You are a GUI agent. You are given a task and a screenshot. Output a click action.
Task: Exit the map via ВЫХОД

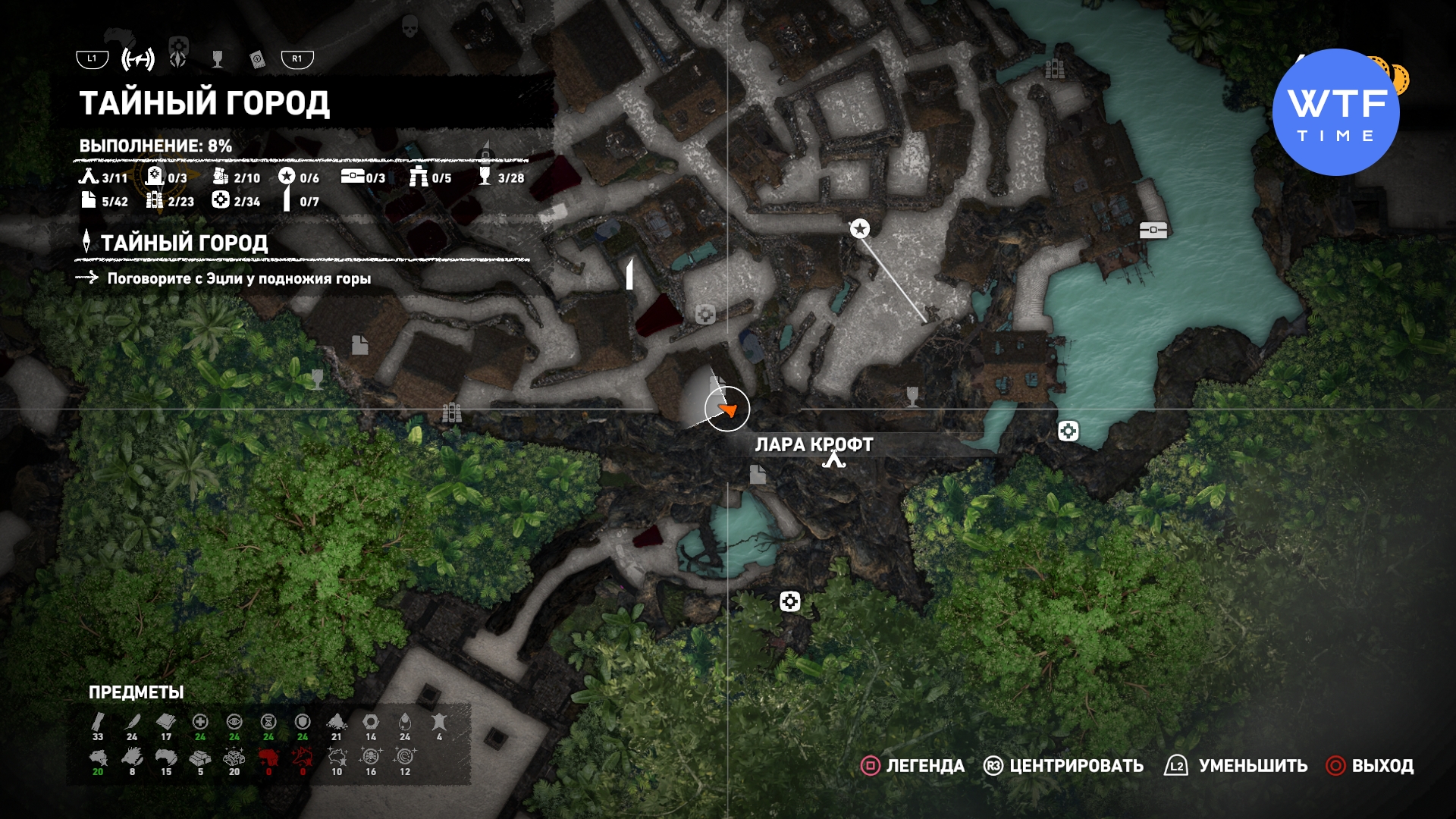pyautogui.click(x=1370, y=766)
